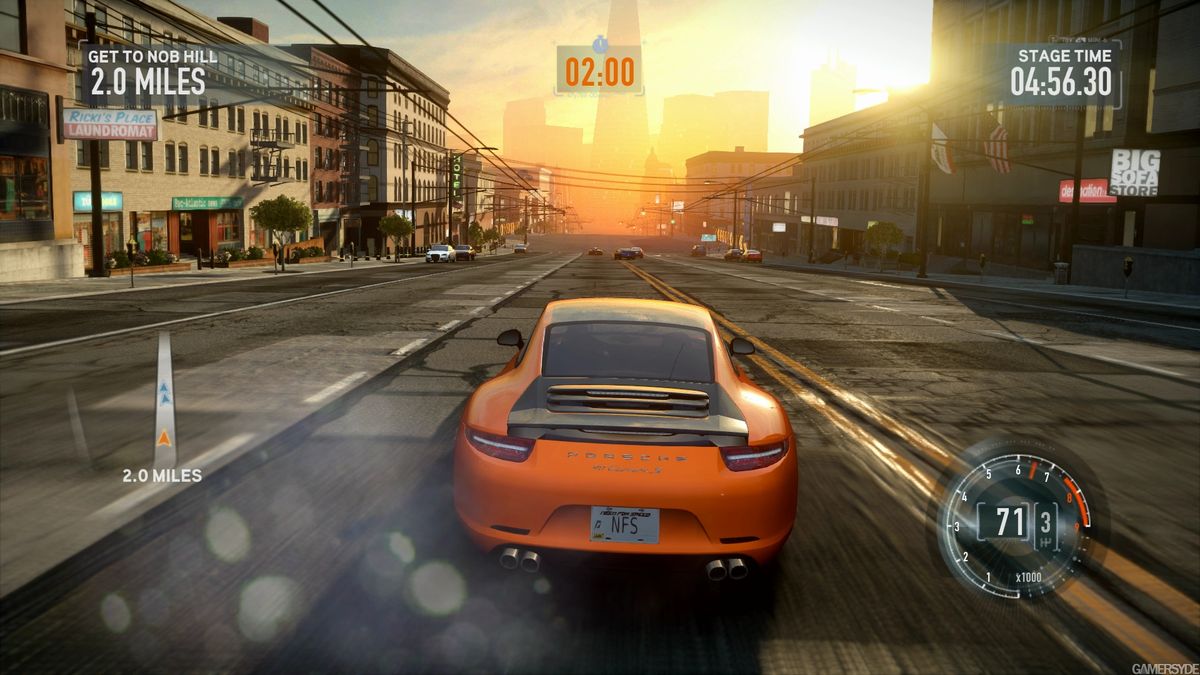The image size is (1200, 675).
Task: Click the stopwatch icon above the countdown
Action: 599,44
